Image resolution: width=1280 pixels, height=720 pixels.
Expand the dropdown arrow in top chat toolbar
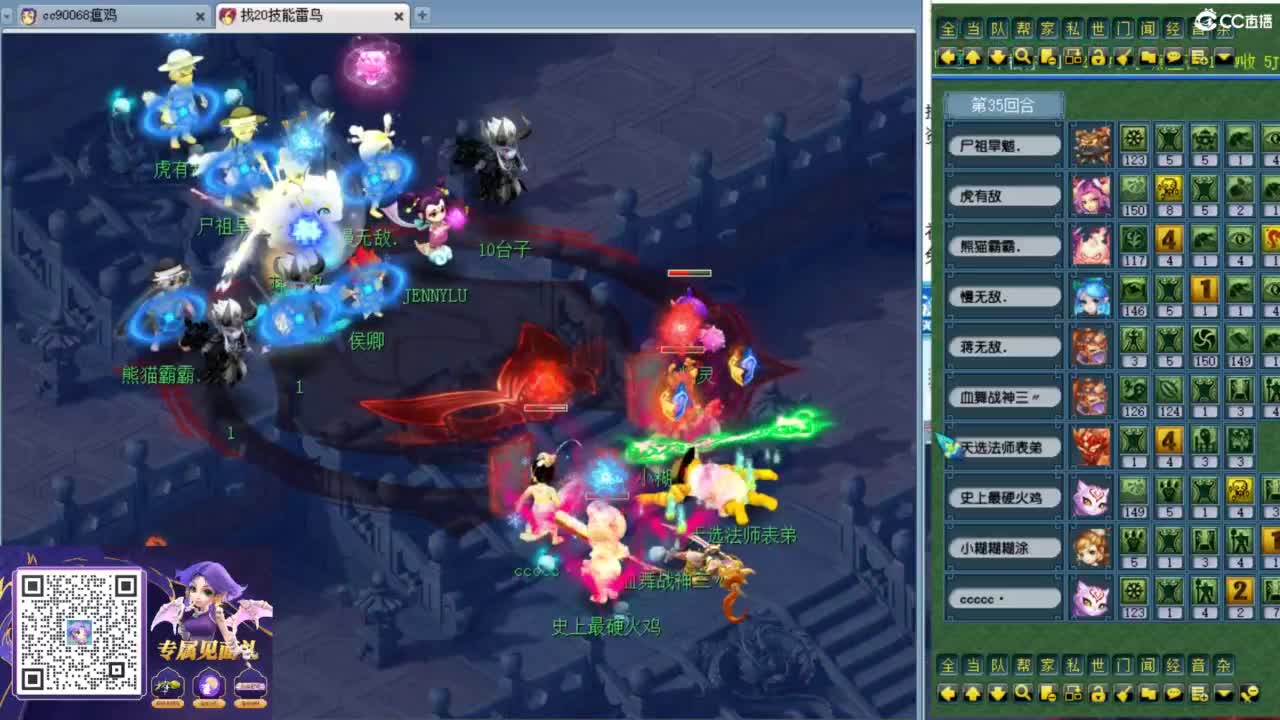(1223, 58)
